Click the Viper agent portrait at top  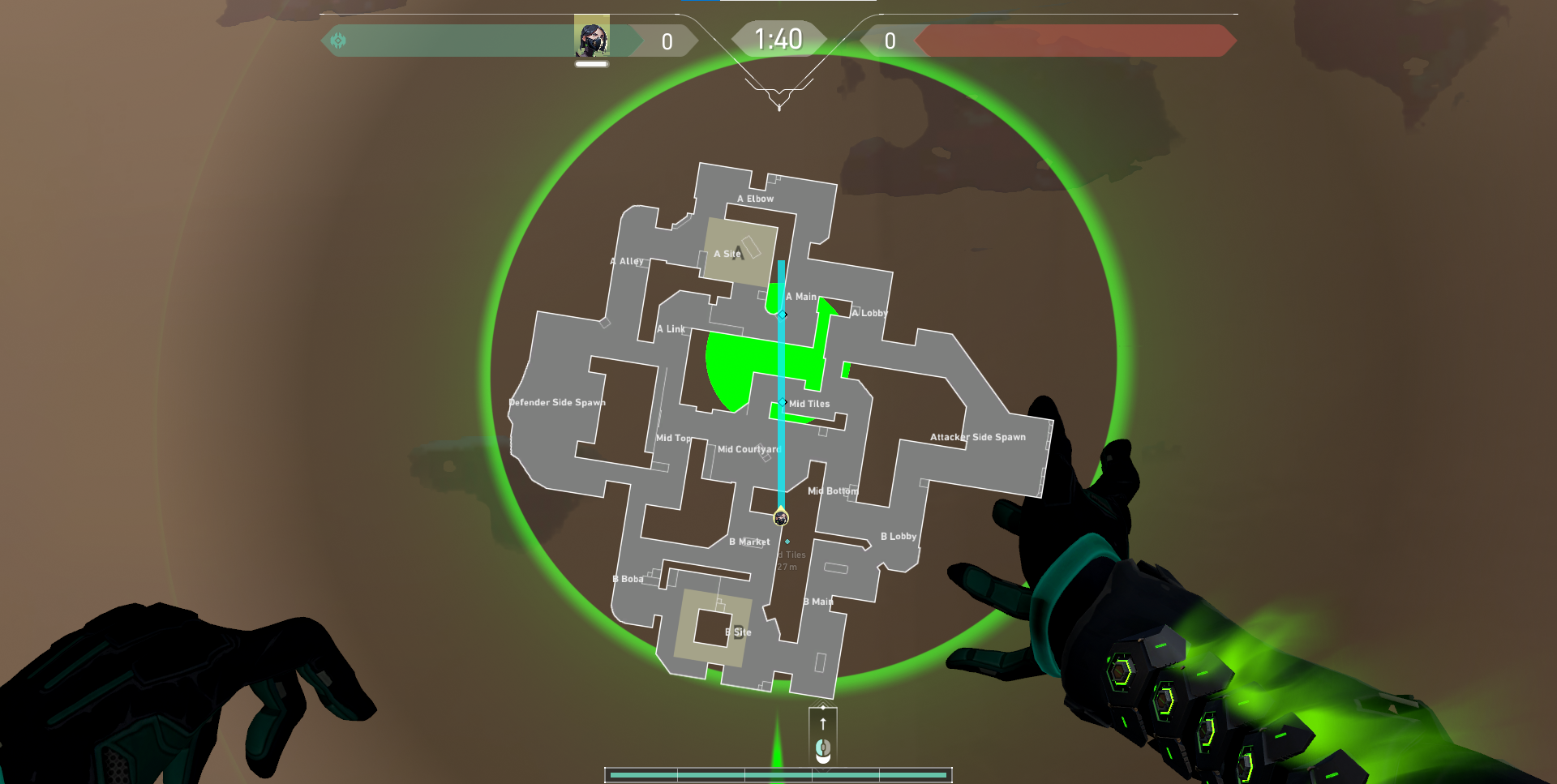coord(593,36)
